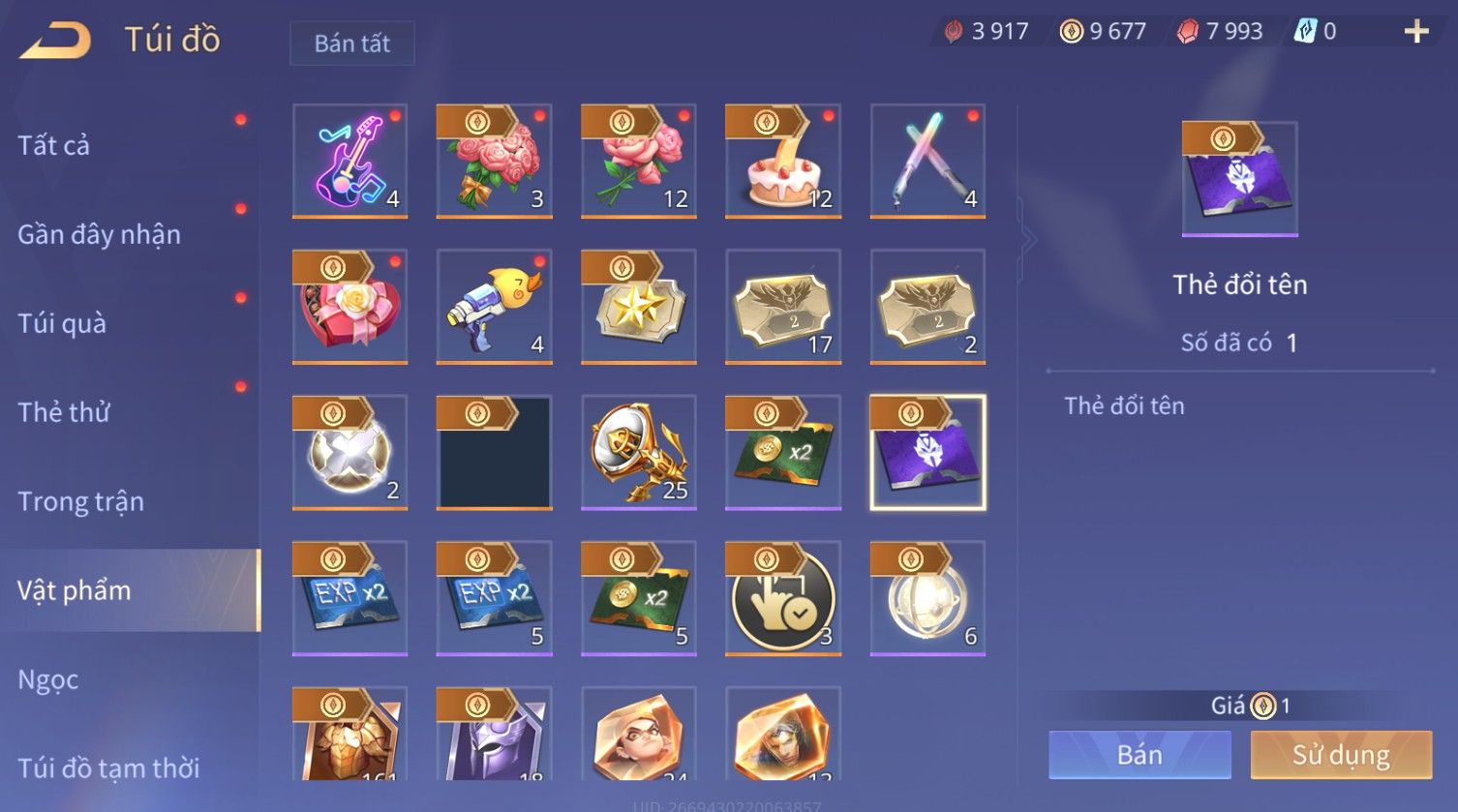Add currency with the plus button

coord(1416,32)
